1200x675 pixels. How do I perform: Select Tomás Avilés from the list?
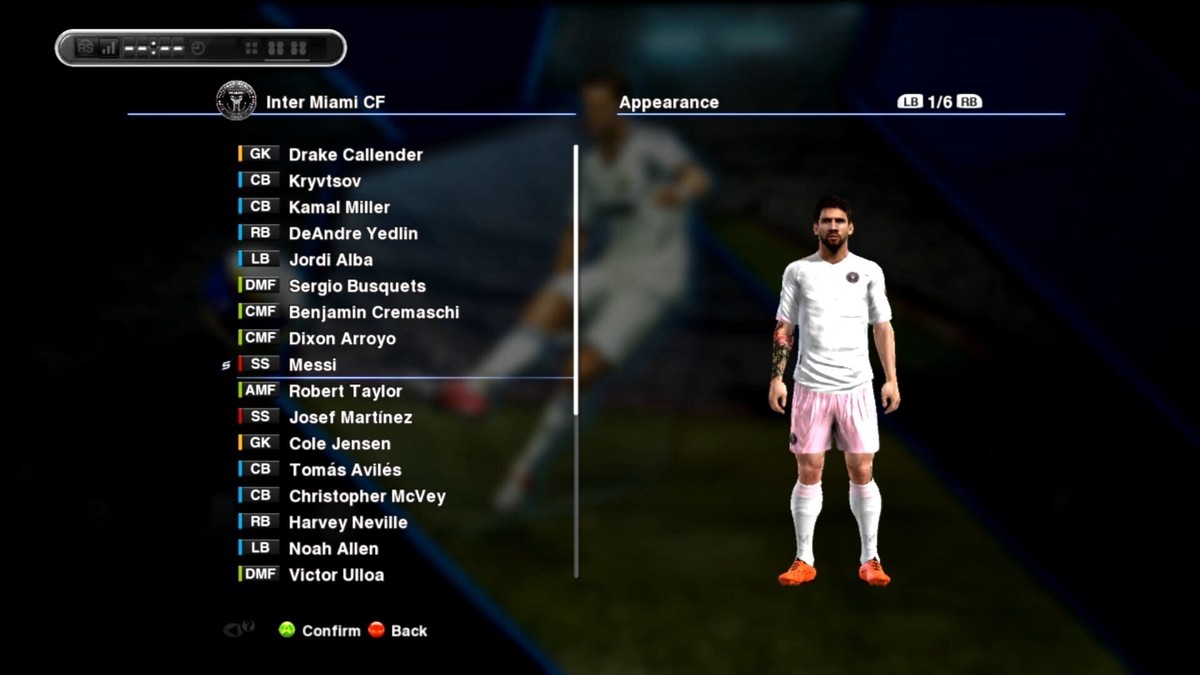tap(345, 470)
